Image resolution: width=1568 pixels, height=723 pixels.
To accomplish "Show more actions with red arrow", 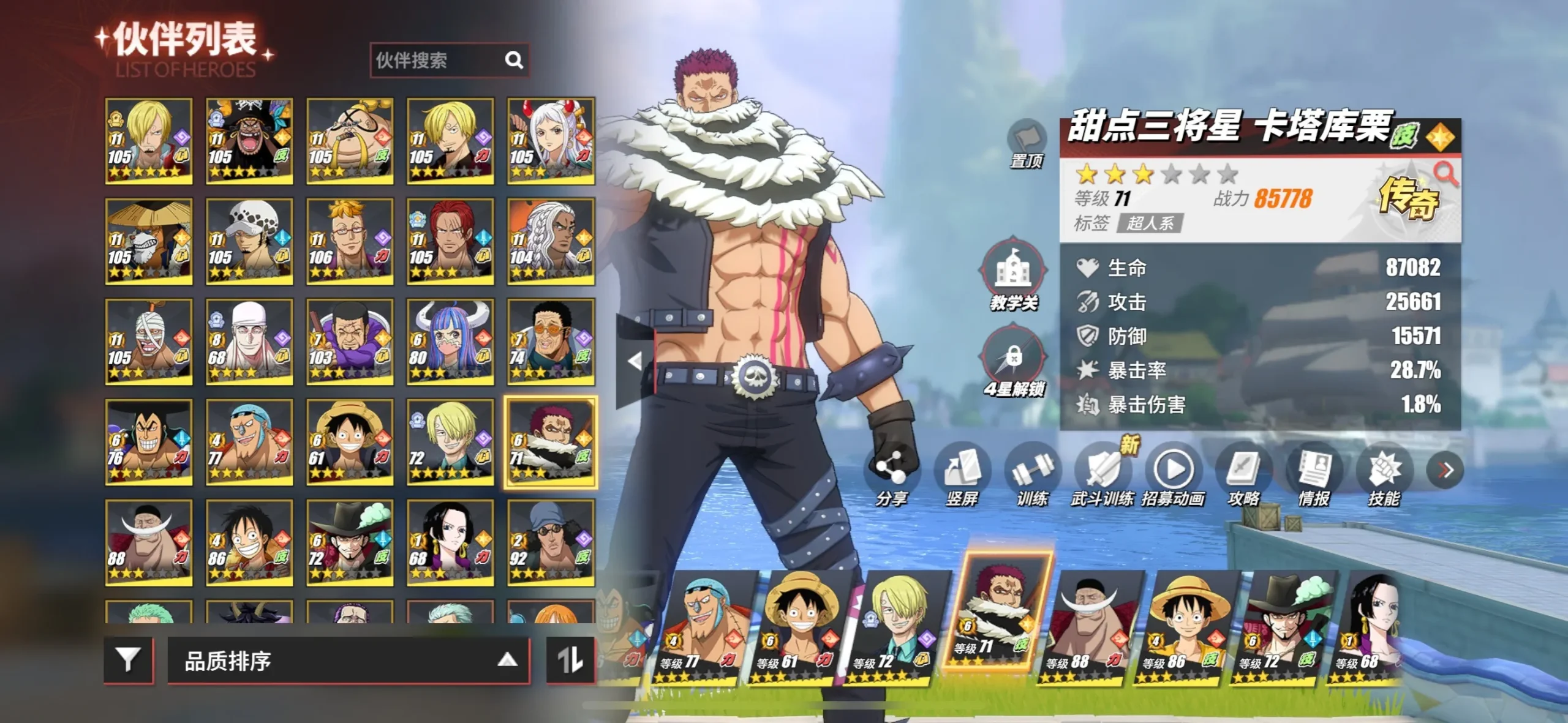I will tap(1445, 470).
